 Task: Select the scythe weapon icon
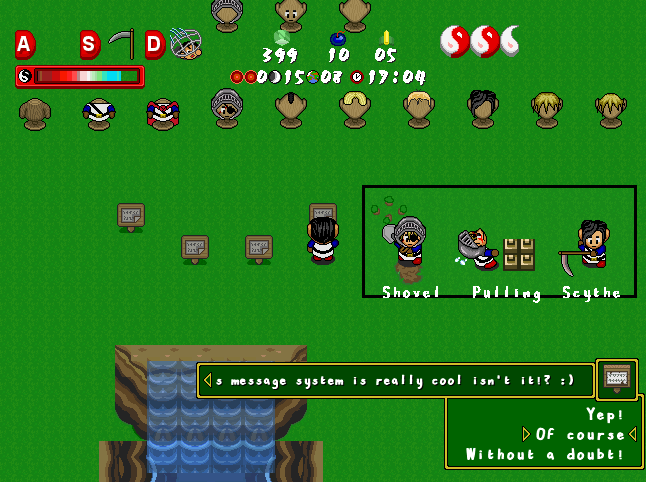[121, 44]
